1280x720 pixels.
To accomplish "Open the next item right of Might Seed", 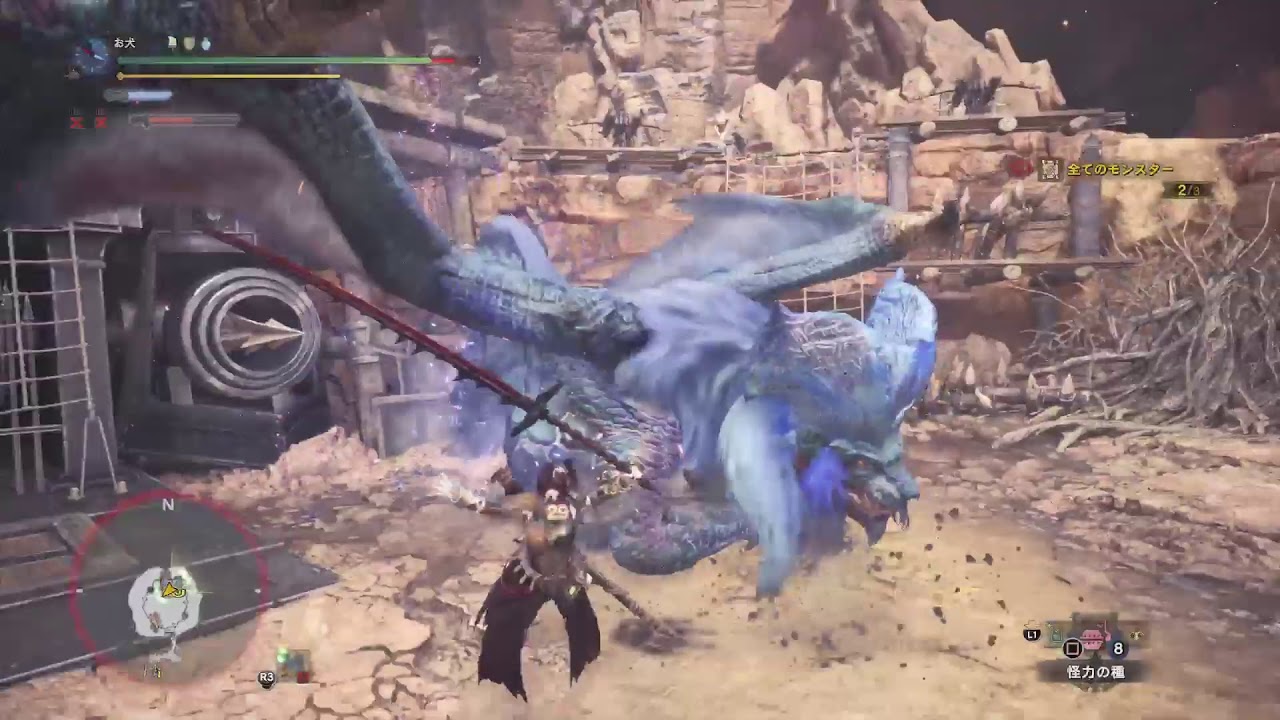I will point(1137,635).
